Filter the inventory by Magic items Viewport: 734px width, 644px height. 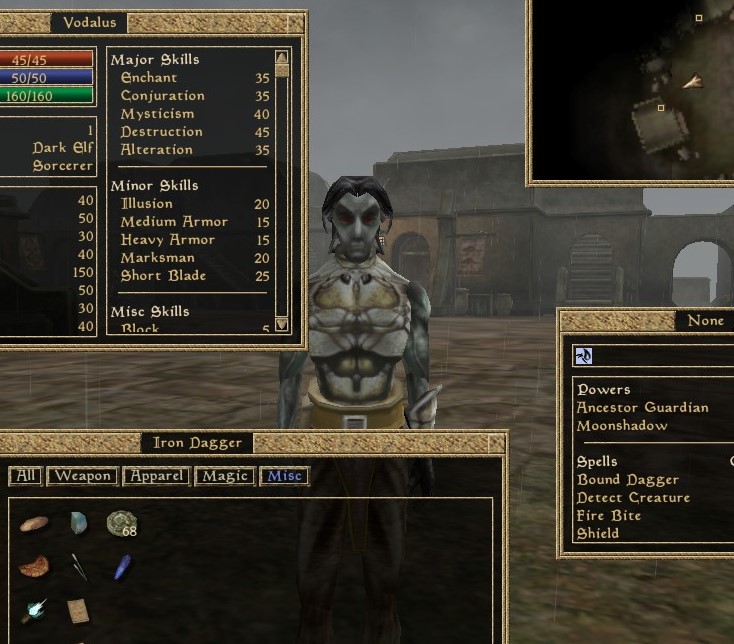tap(224, 476)
